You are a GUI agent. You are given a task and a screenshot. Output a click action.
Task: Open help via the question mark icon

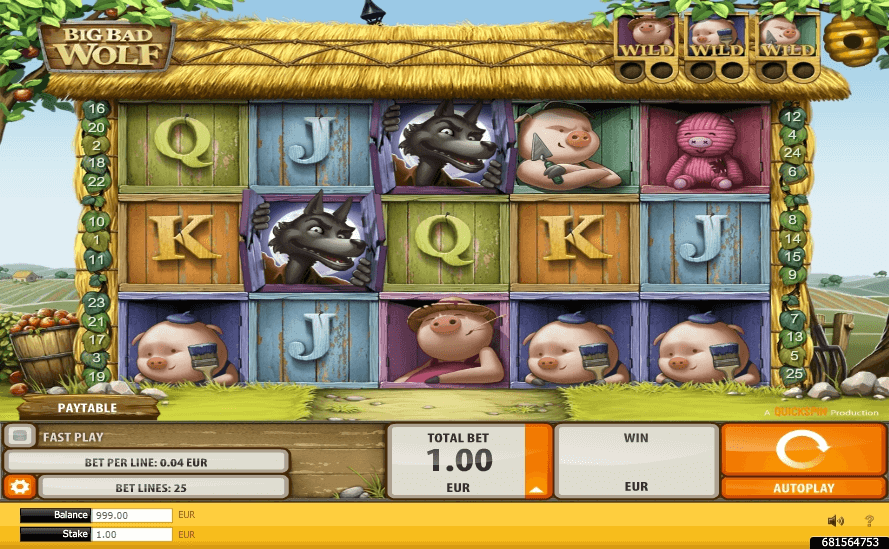tap(869, 520)
